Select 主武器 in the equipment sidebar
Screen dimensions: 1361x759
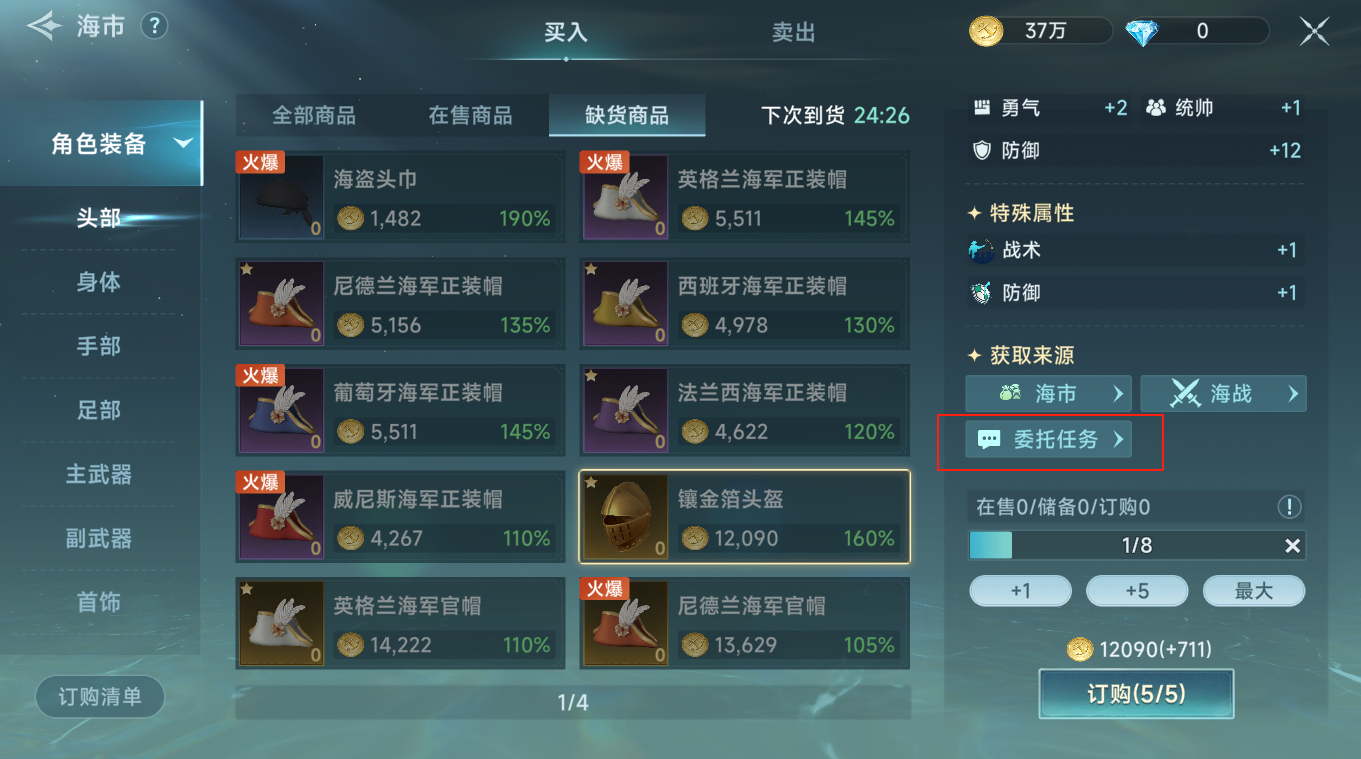click(x=99, y=475)
